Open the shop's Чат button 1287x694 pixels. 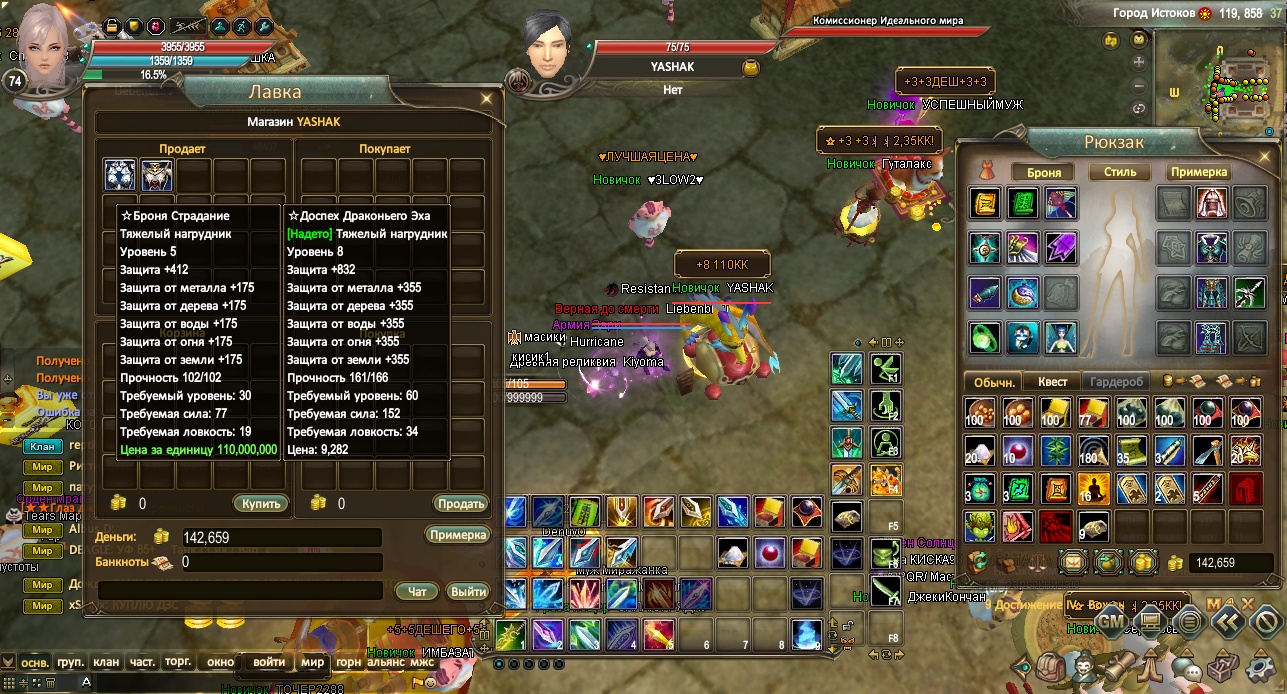pos(417,592)
